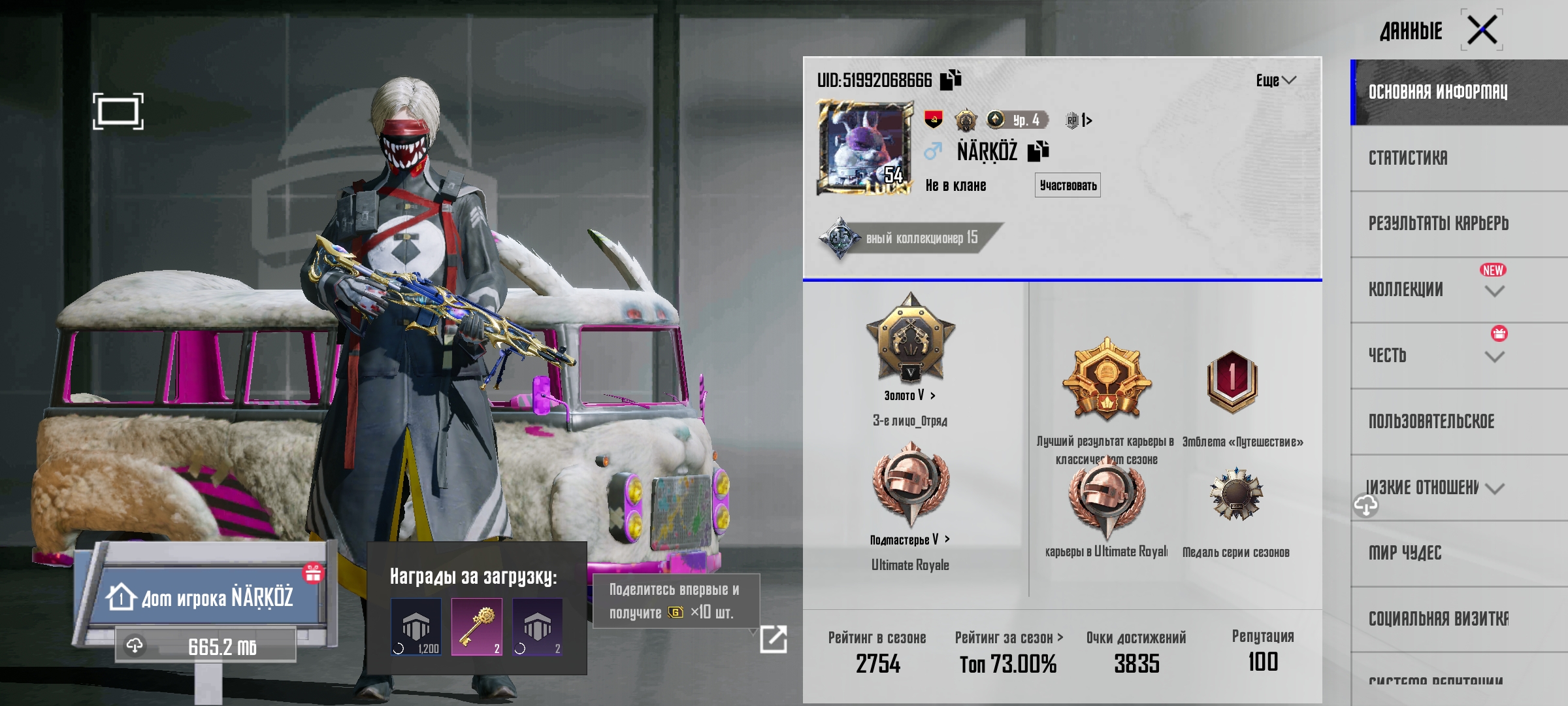Open the player avatar portrait
The image size is (1568, 706).
(x=865, y=148)
